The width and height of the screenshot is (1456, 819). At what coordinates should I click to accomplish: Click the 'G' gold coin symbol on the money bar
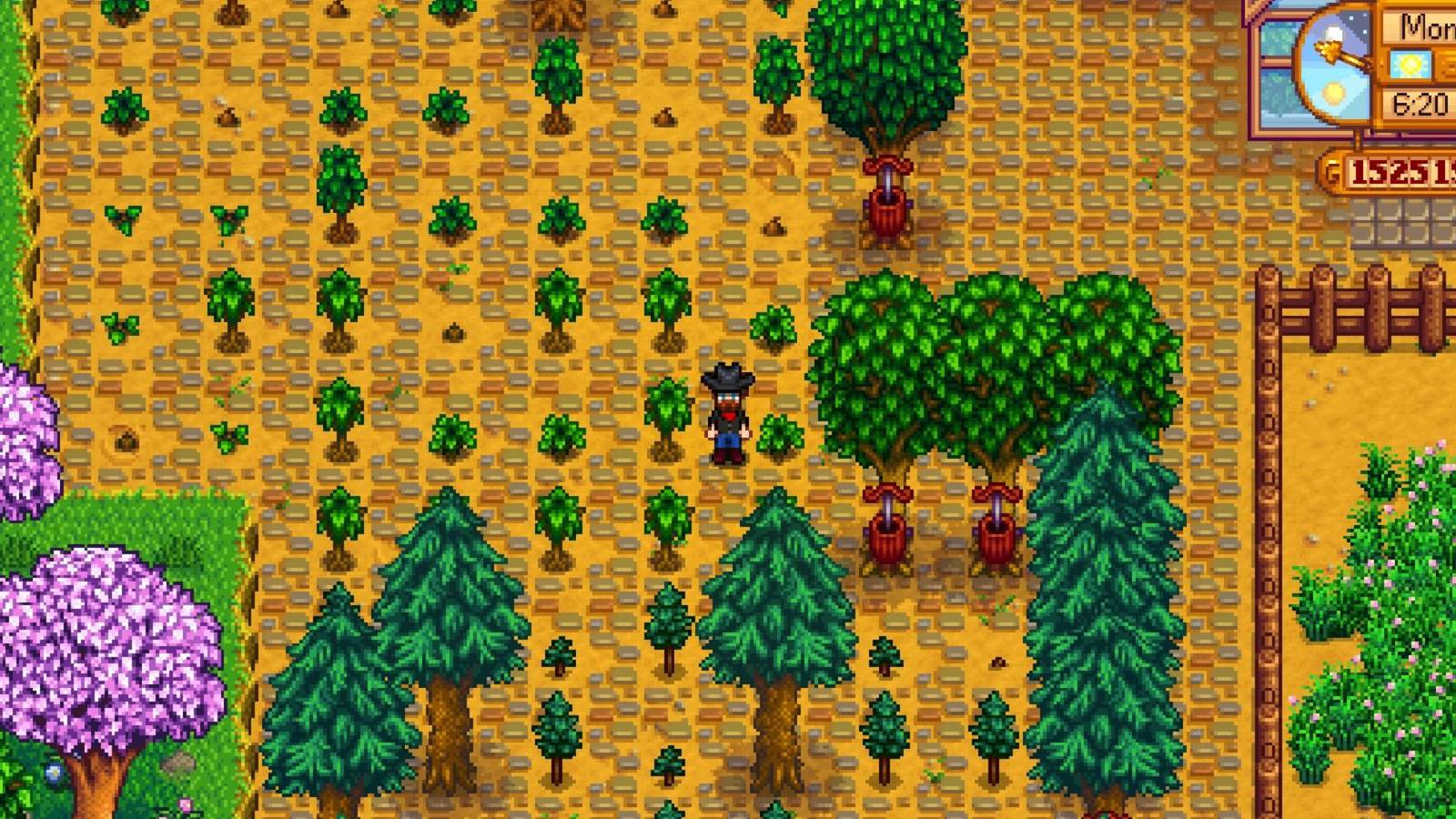click(x=1331, y=169)
